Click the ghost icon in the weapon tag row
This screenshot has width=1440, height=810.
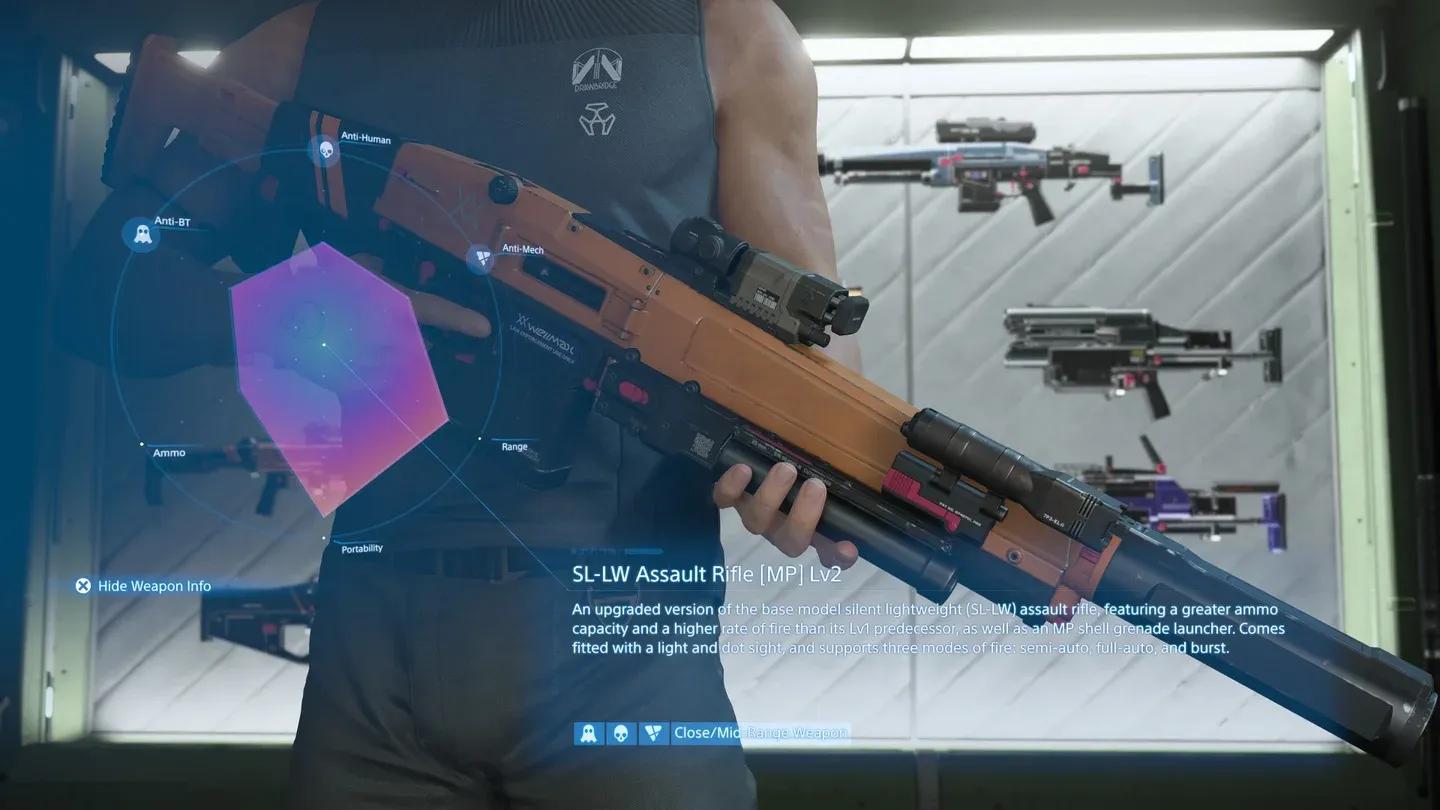(588, 733)
